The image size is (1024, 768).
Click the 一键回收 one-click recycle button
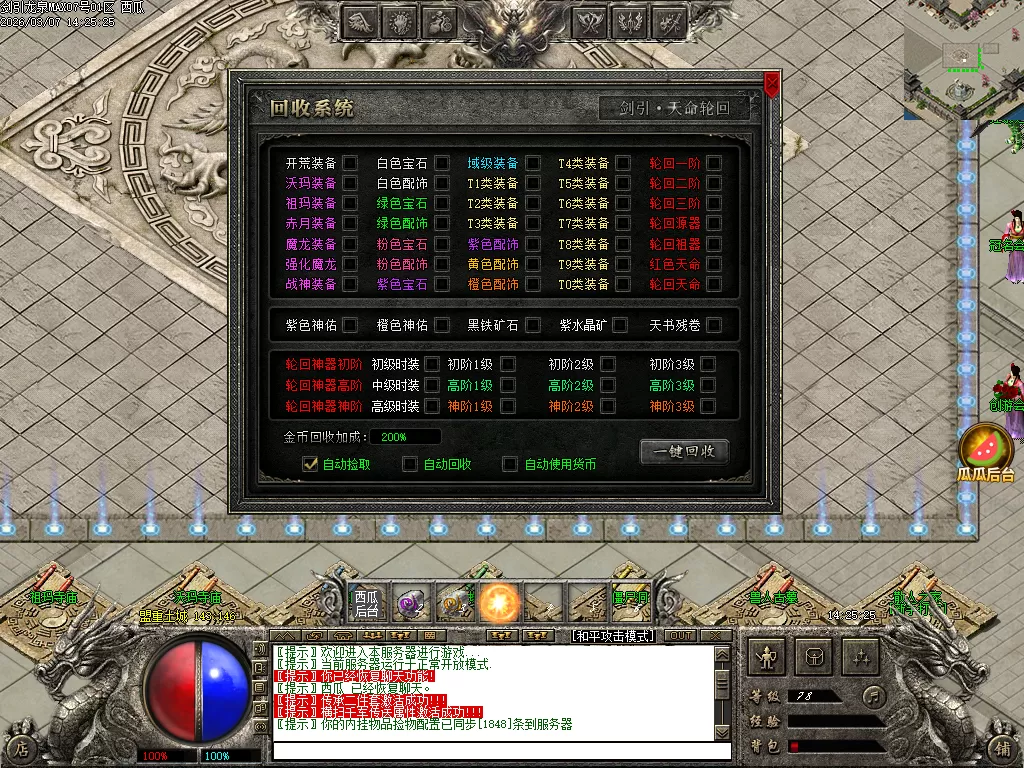pyautogui.click(x=684, y=452)
